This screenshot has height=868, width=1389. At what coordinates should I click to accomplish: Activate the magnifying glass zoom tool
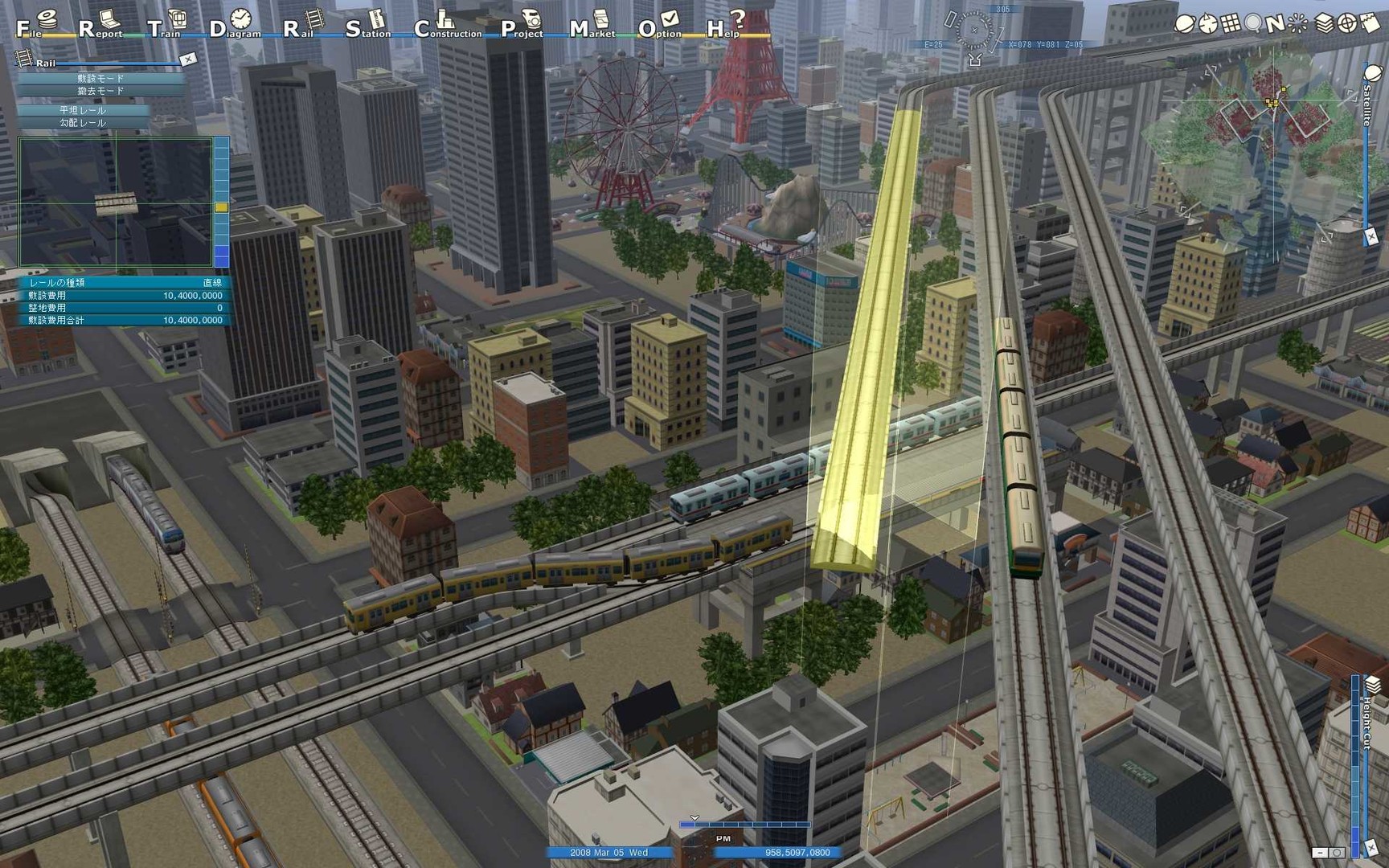pyautogui.click(x=1253, y=24)
